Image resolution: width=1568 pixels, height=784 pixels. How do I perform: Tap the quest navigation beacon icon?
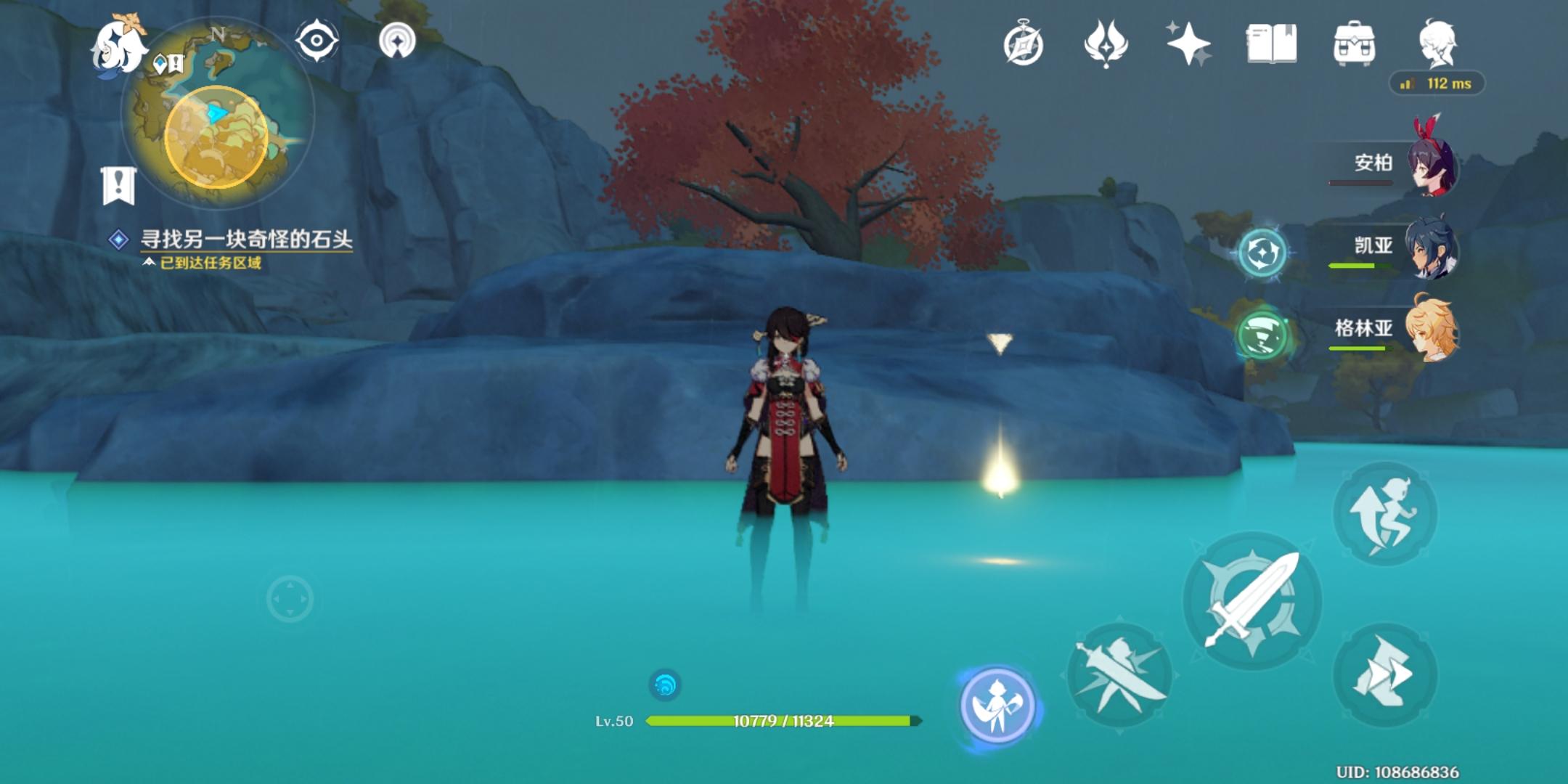point(397,41)
